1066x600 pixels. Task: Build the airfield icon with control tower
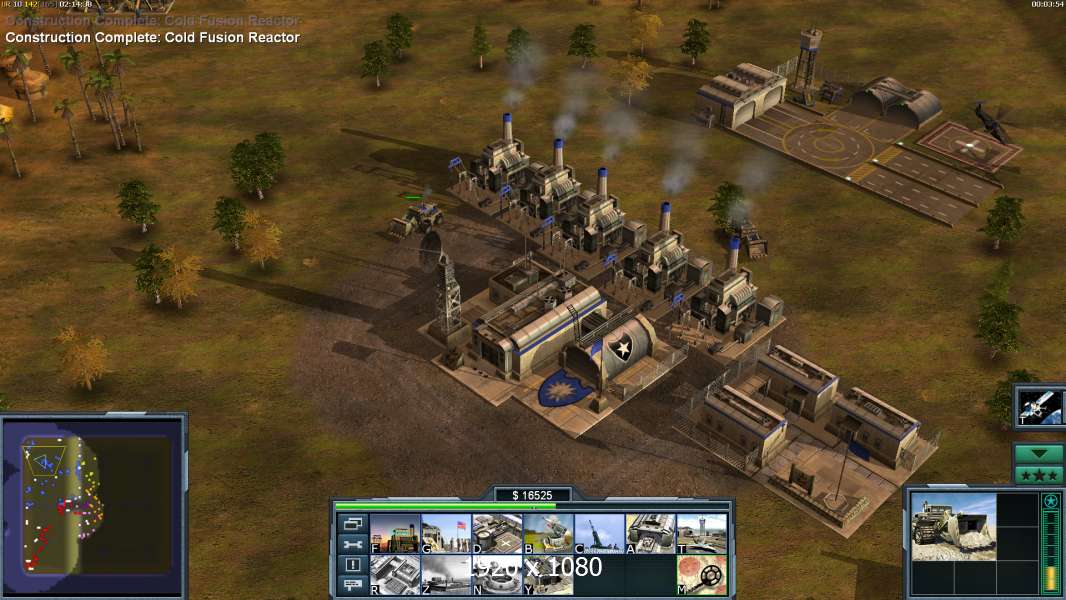pyautogui.click(x=702, y=534)
